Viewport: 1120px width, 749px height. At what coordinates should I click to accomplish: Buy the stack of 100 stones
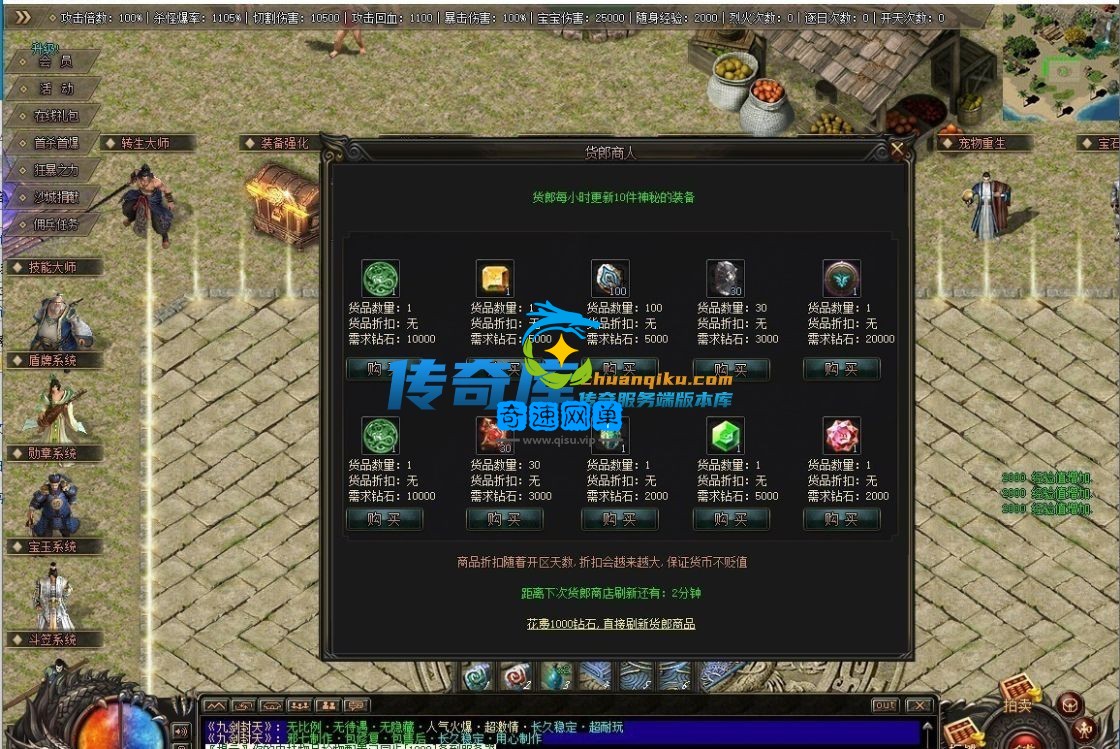click(619, 369)
